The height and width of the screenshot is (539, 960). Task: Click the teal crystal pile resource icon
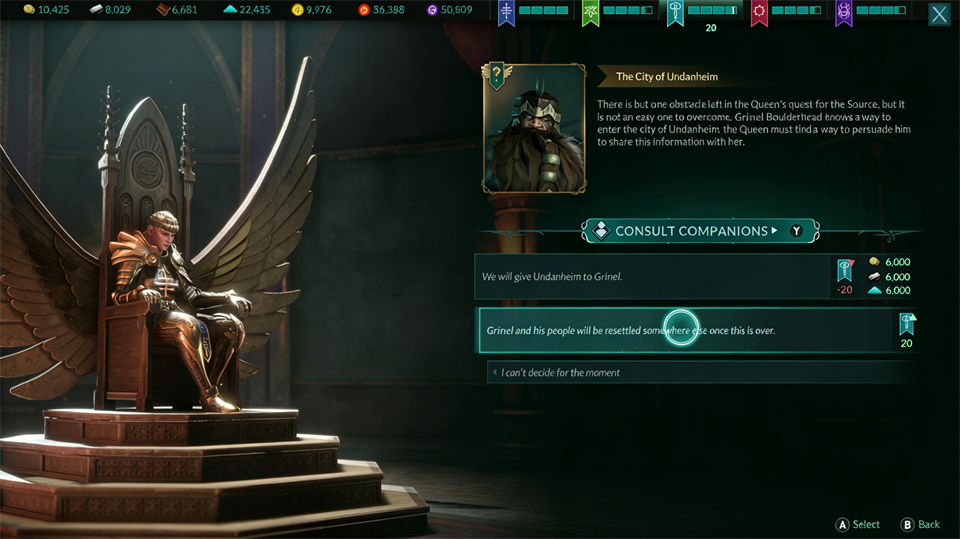229,10
